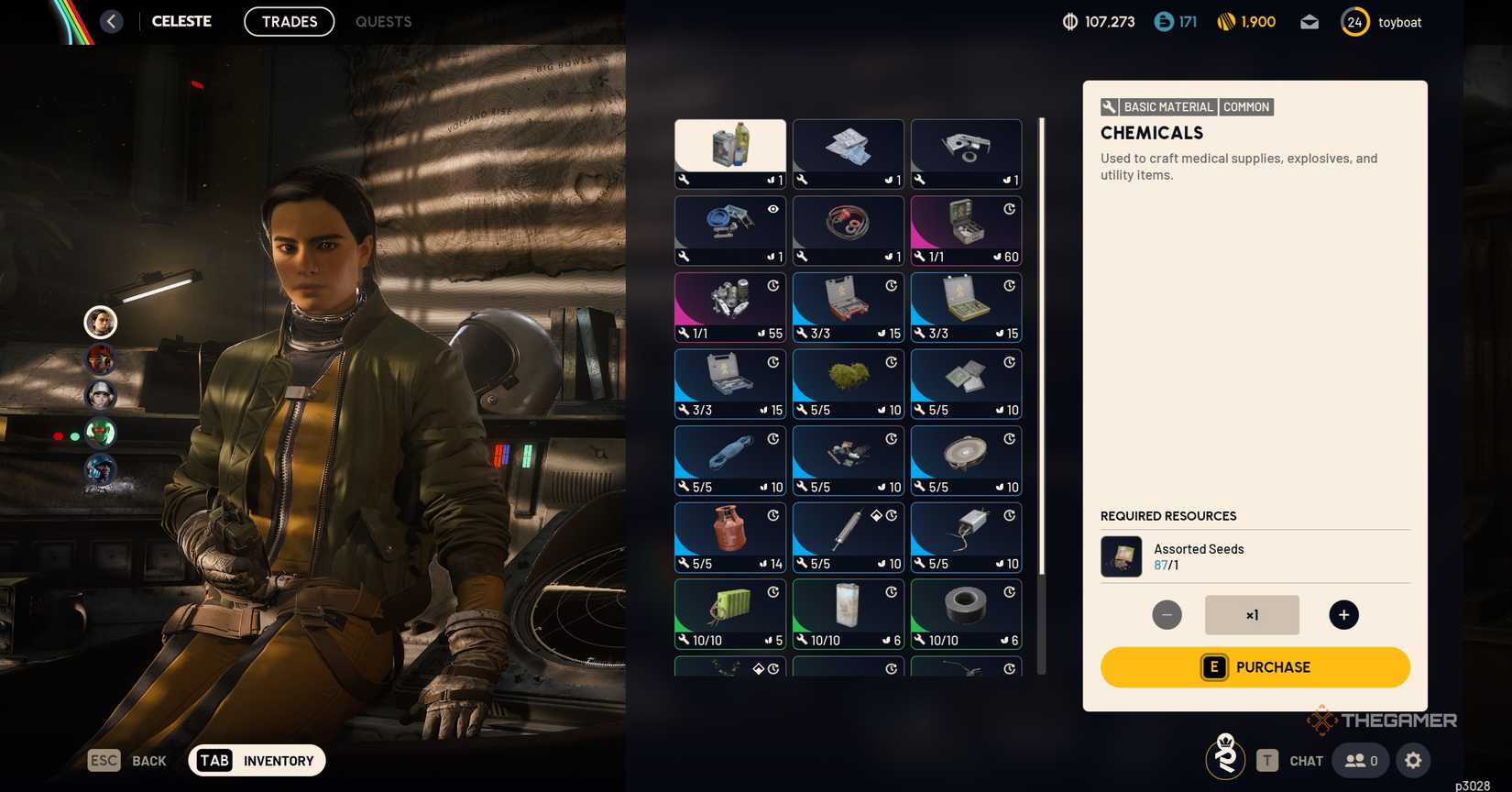
Task: Click the level 24 badge beside toyboat
Action: click(1354, 21)
